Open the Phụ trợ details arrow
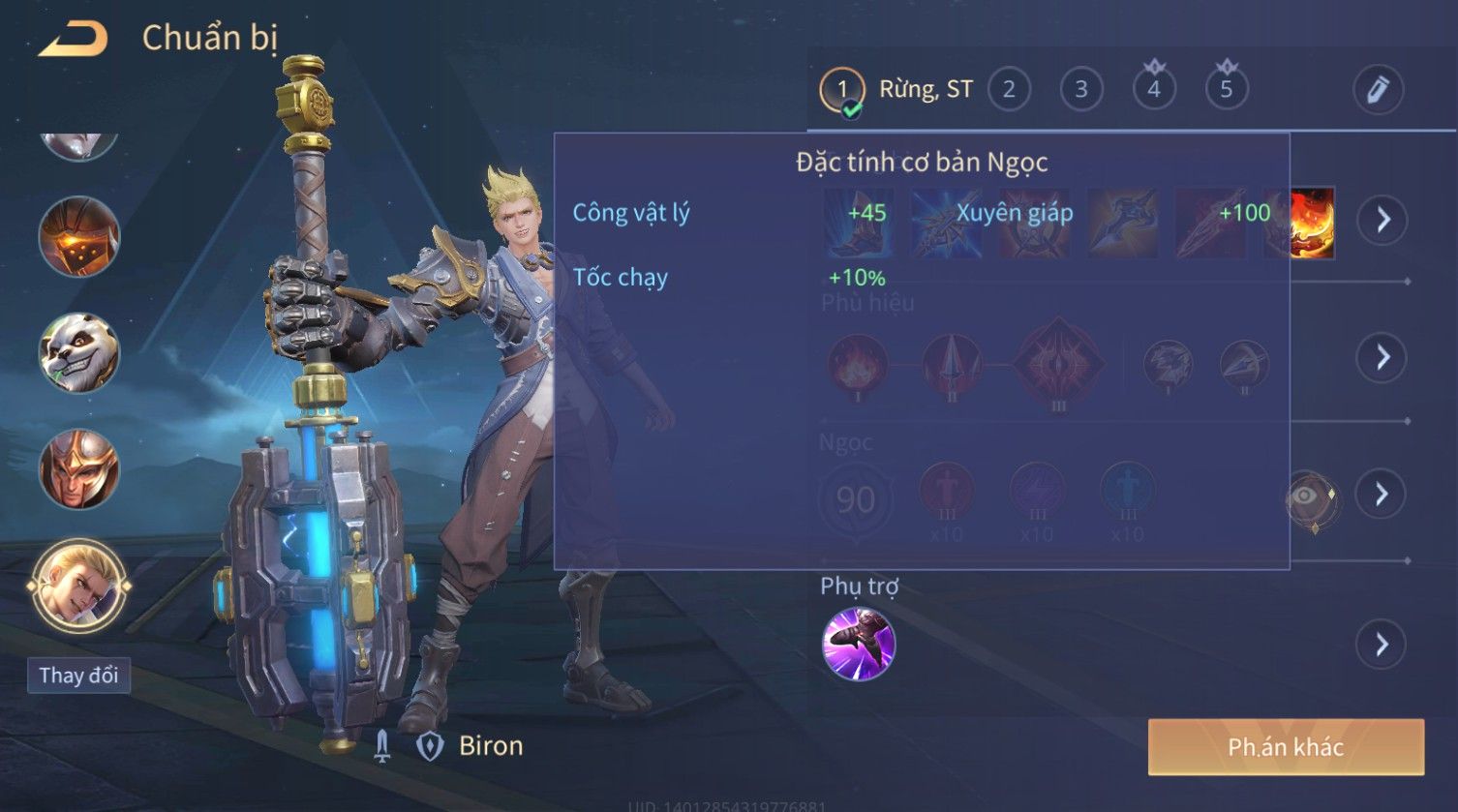 (1382, 645)
